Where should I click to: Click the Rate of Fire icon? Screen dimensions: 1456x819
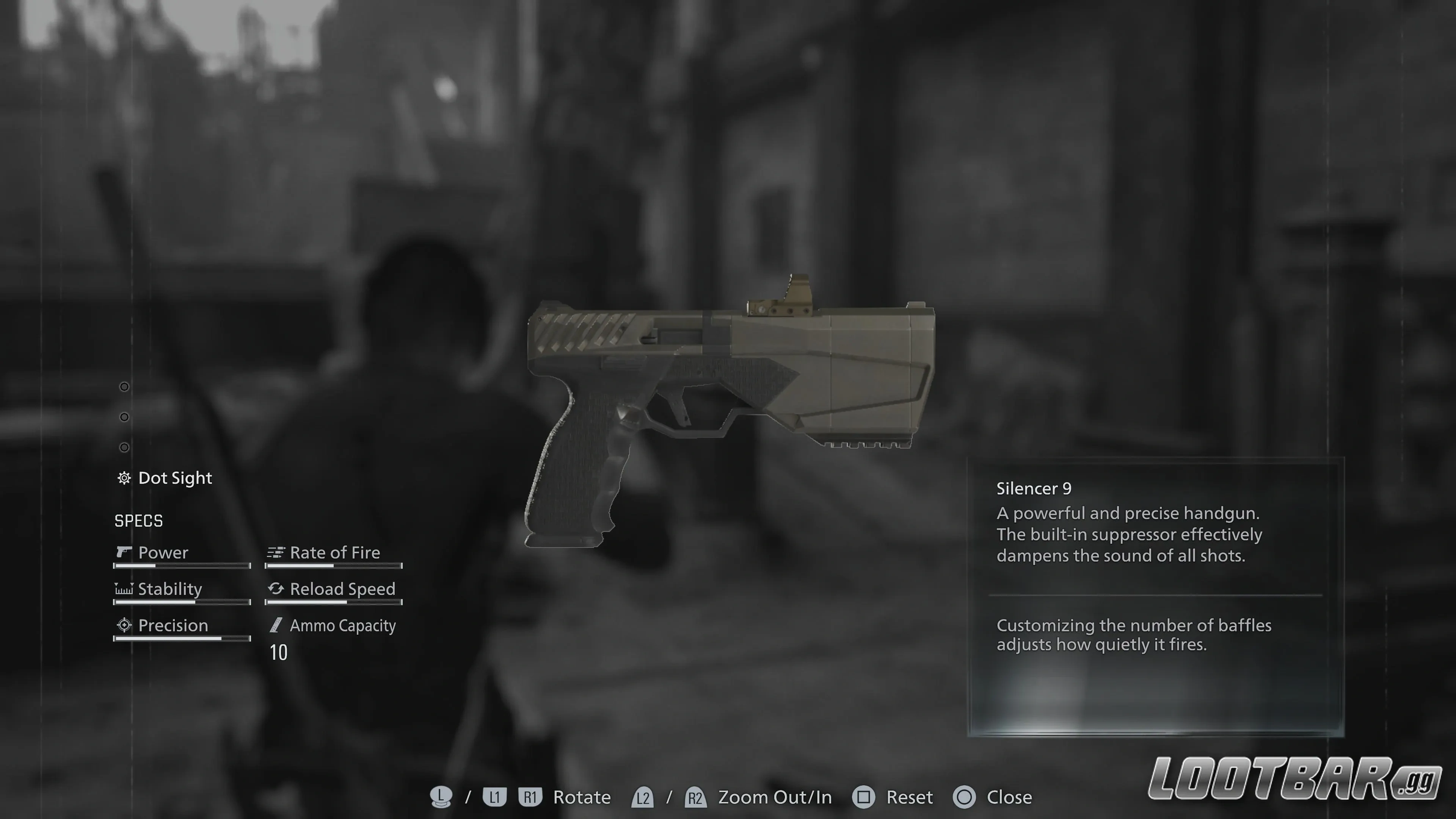(x=275, y=552)
